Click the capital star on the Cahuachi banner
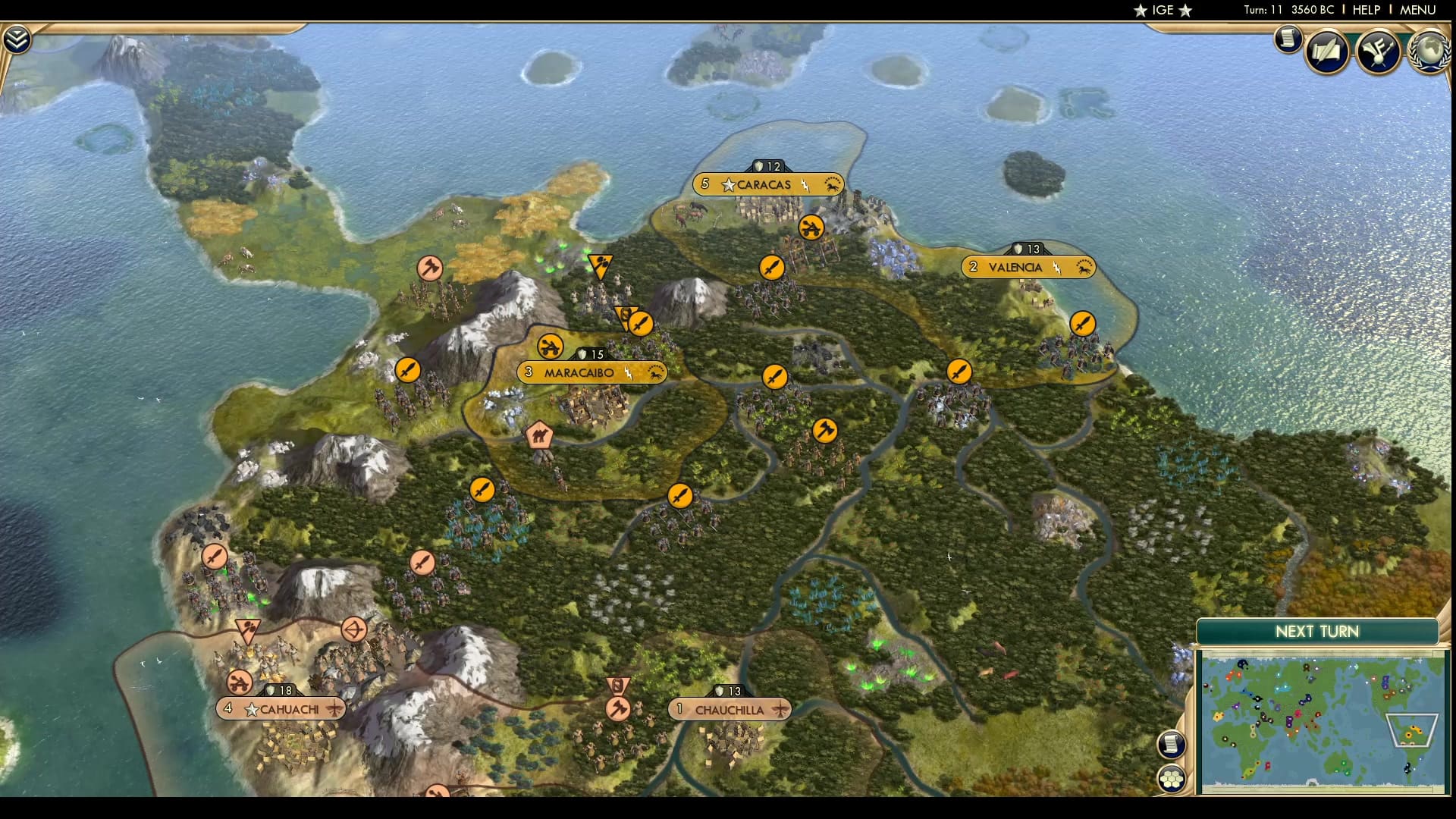 click(x=250, y=708)
